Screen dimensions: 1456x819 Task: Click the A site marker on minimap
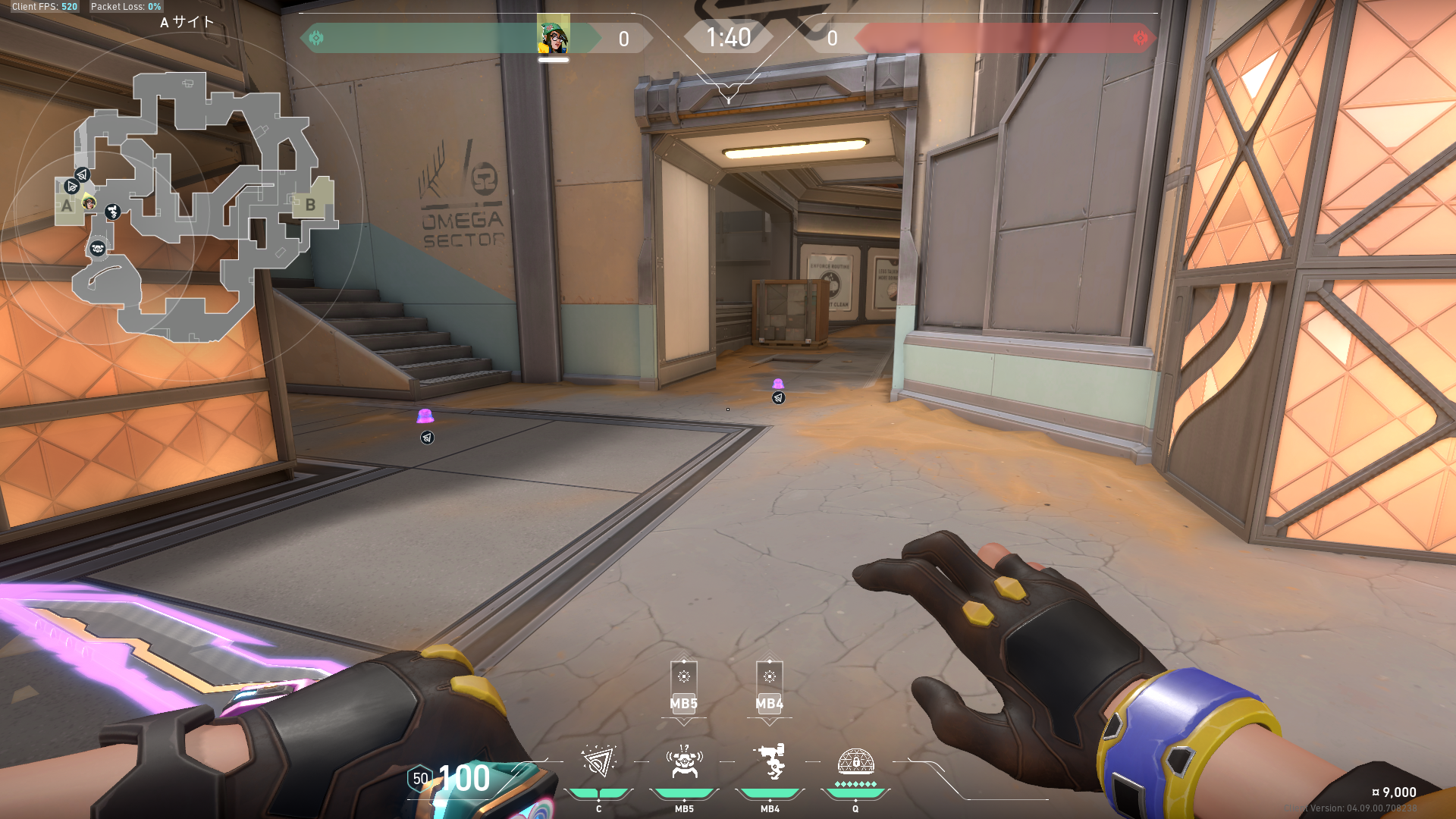pos(67,206)
